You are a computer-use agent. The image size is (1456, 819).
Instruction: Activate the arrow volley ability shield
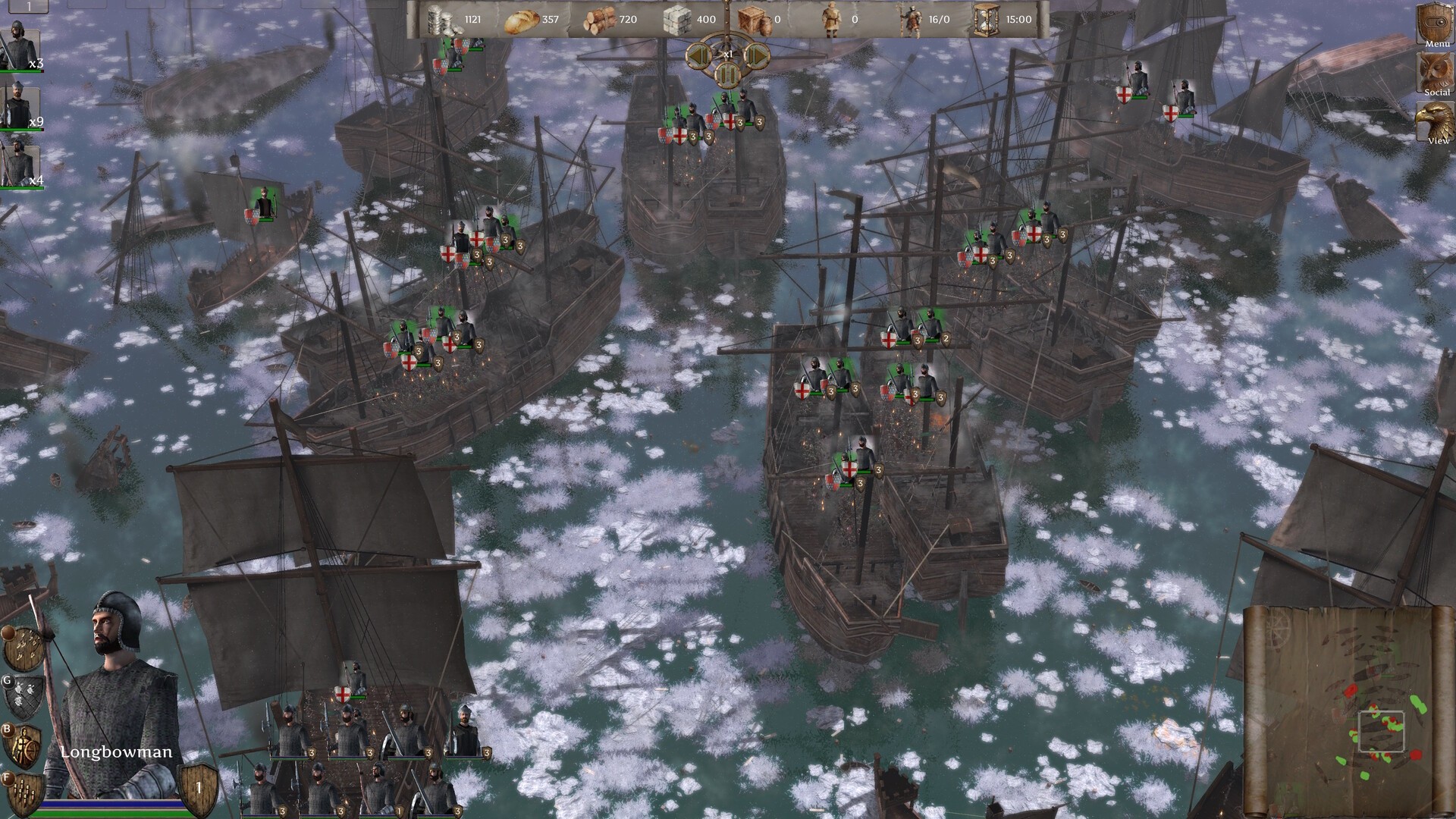coord(21,649)
